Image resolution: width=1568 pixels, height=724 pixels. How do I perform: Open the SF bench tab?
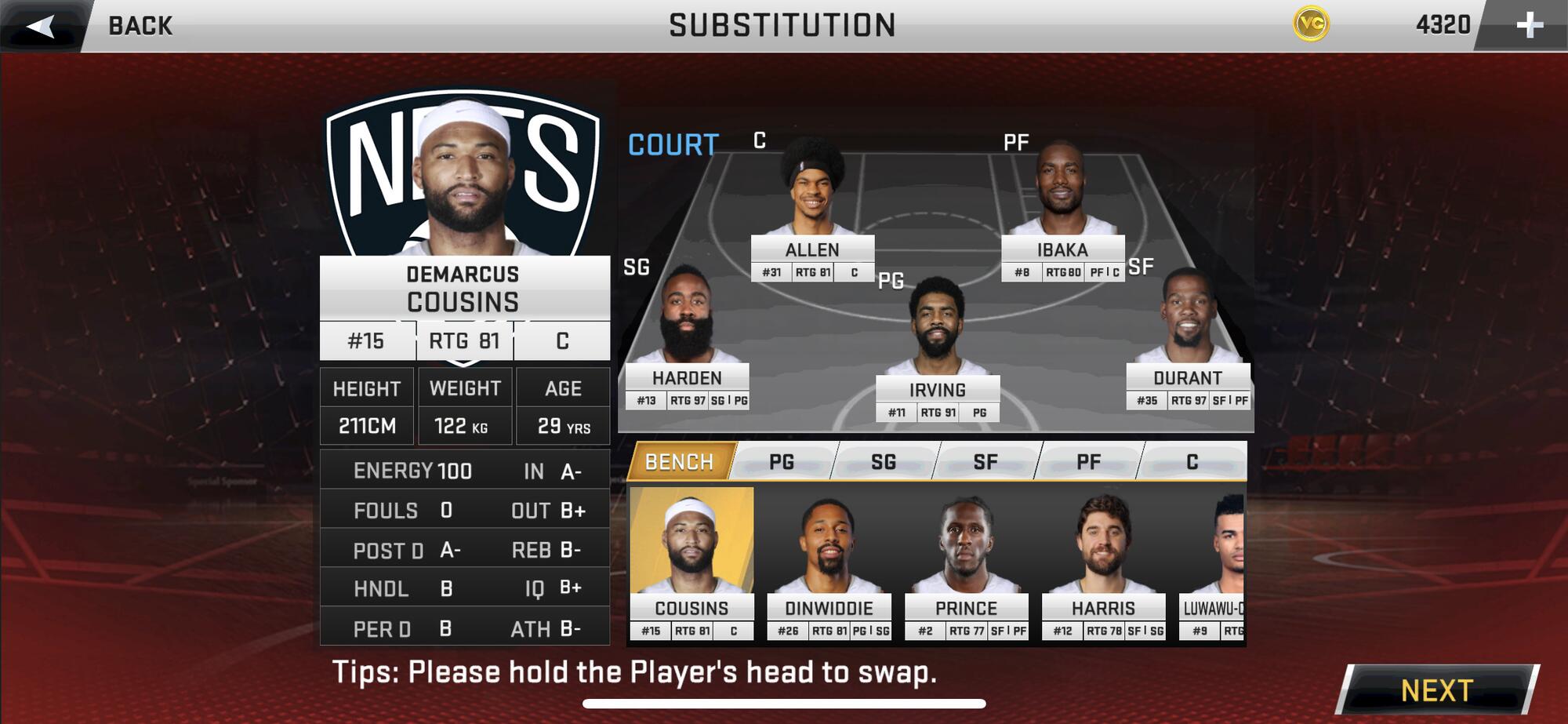pyautogui.click(x=985, y=461)
